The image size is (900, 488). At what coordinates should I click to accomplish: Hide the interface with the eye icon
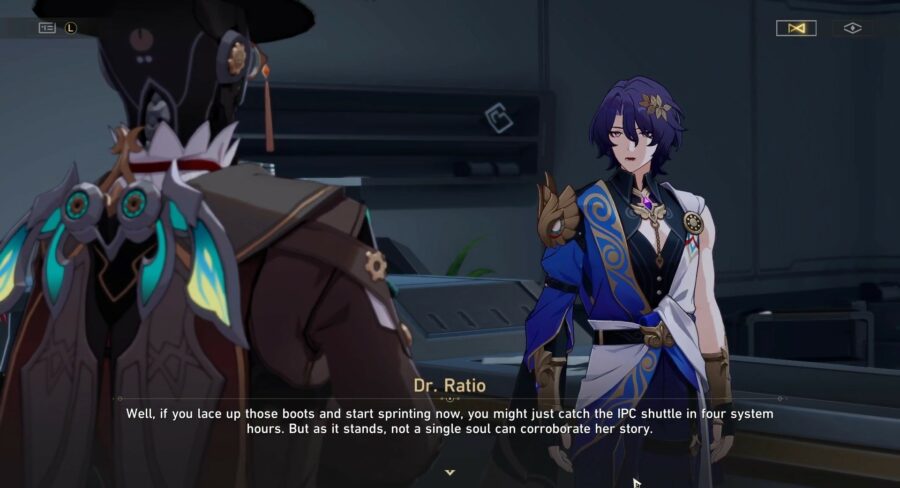point(852,28)
